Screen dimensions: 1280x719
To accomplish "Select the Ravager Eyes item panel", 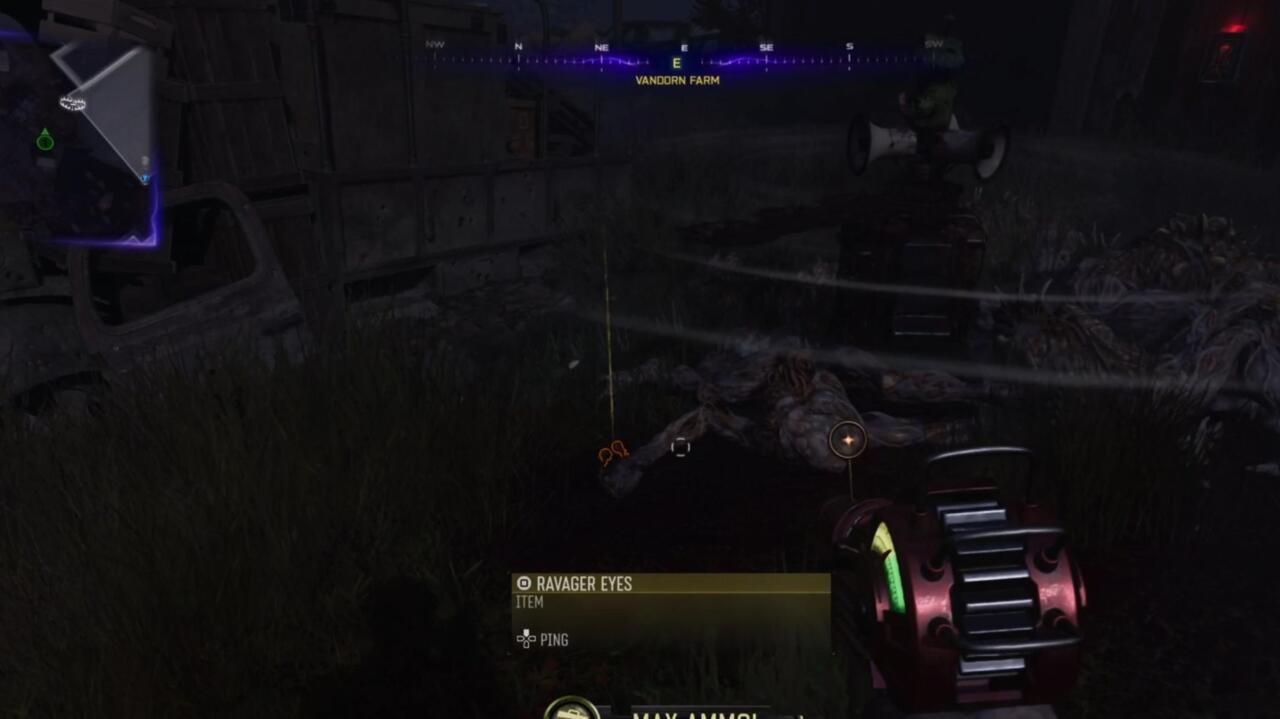I will pos(671,611).
